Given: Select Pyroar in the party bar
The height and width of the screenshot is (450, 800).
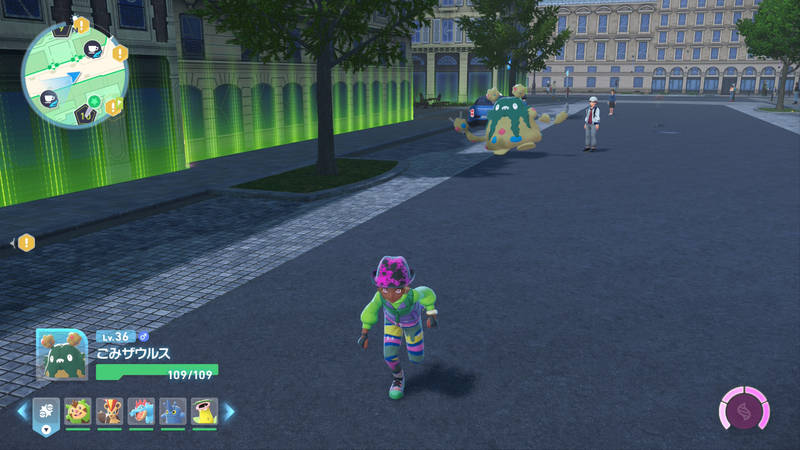Looking at the screenshot, I should point(110,411).
